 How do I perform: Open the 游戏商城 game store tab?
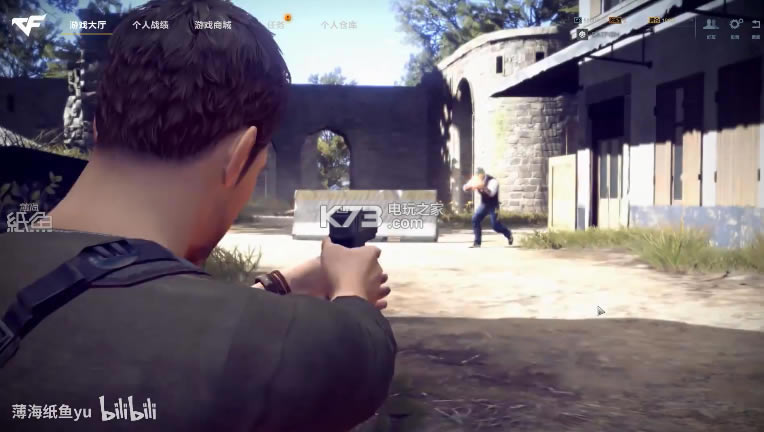click(x=213, y=25)
